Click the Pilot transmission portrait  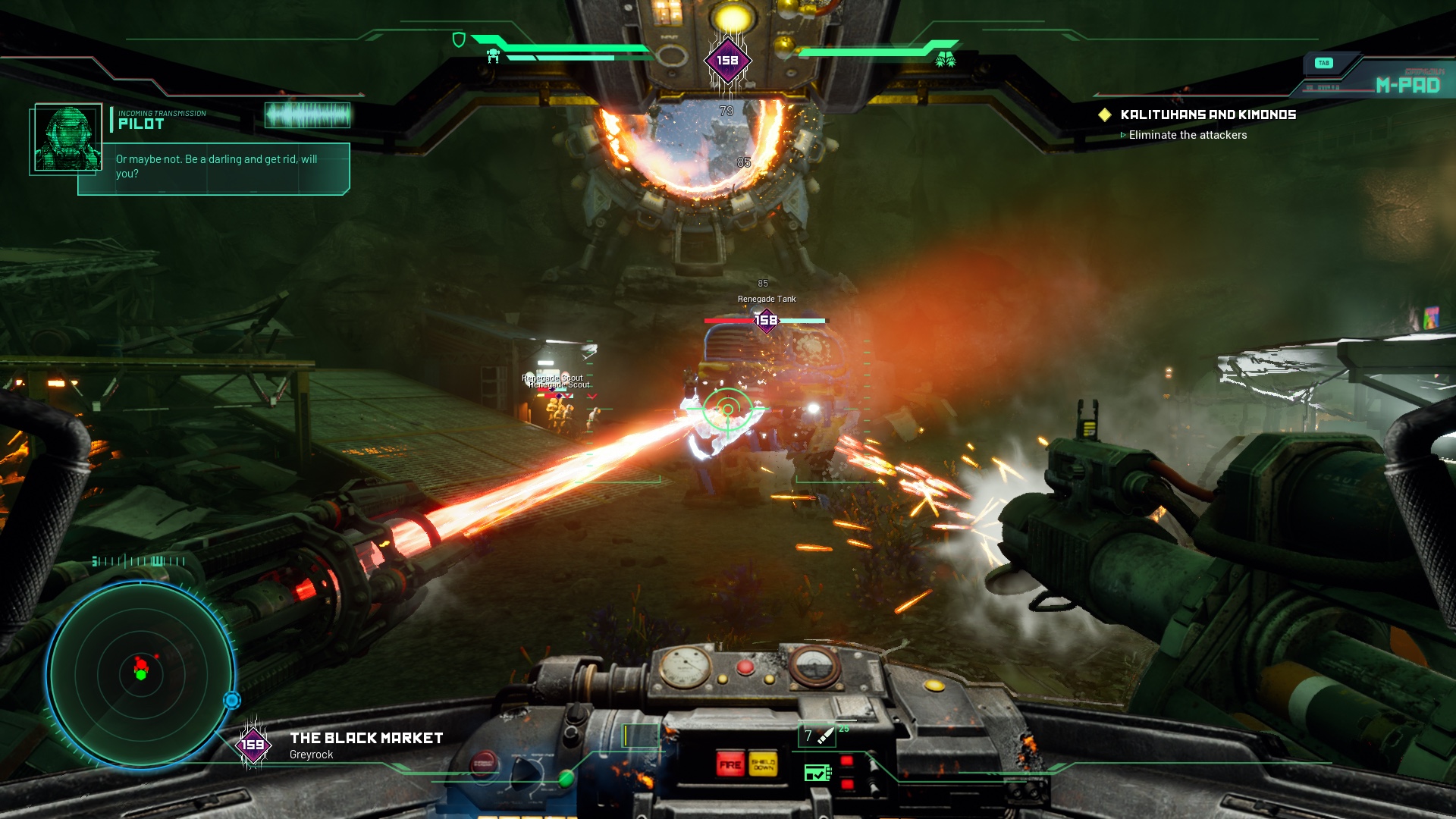[67, 138]
